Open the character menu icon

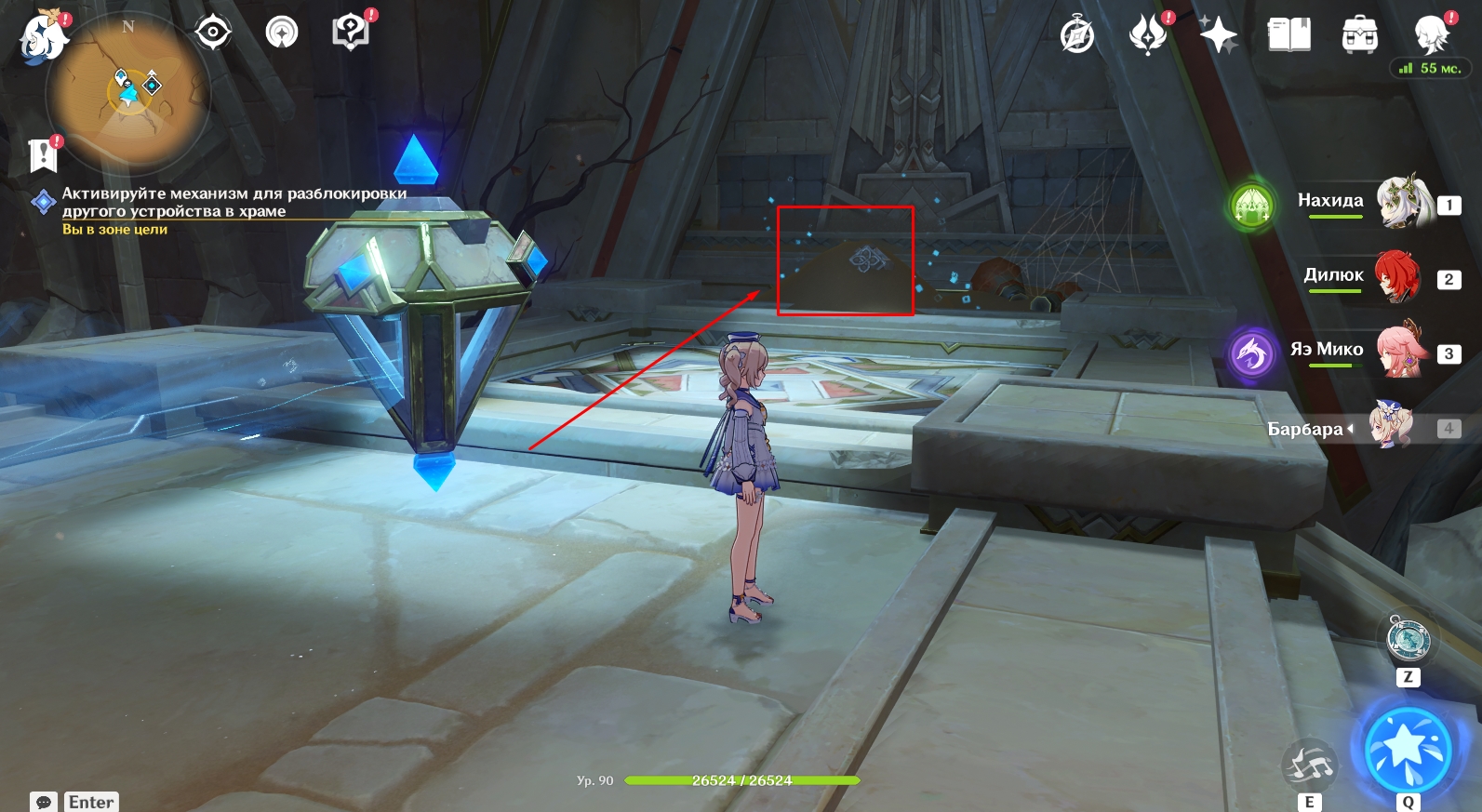[1431, 35]
